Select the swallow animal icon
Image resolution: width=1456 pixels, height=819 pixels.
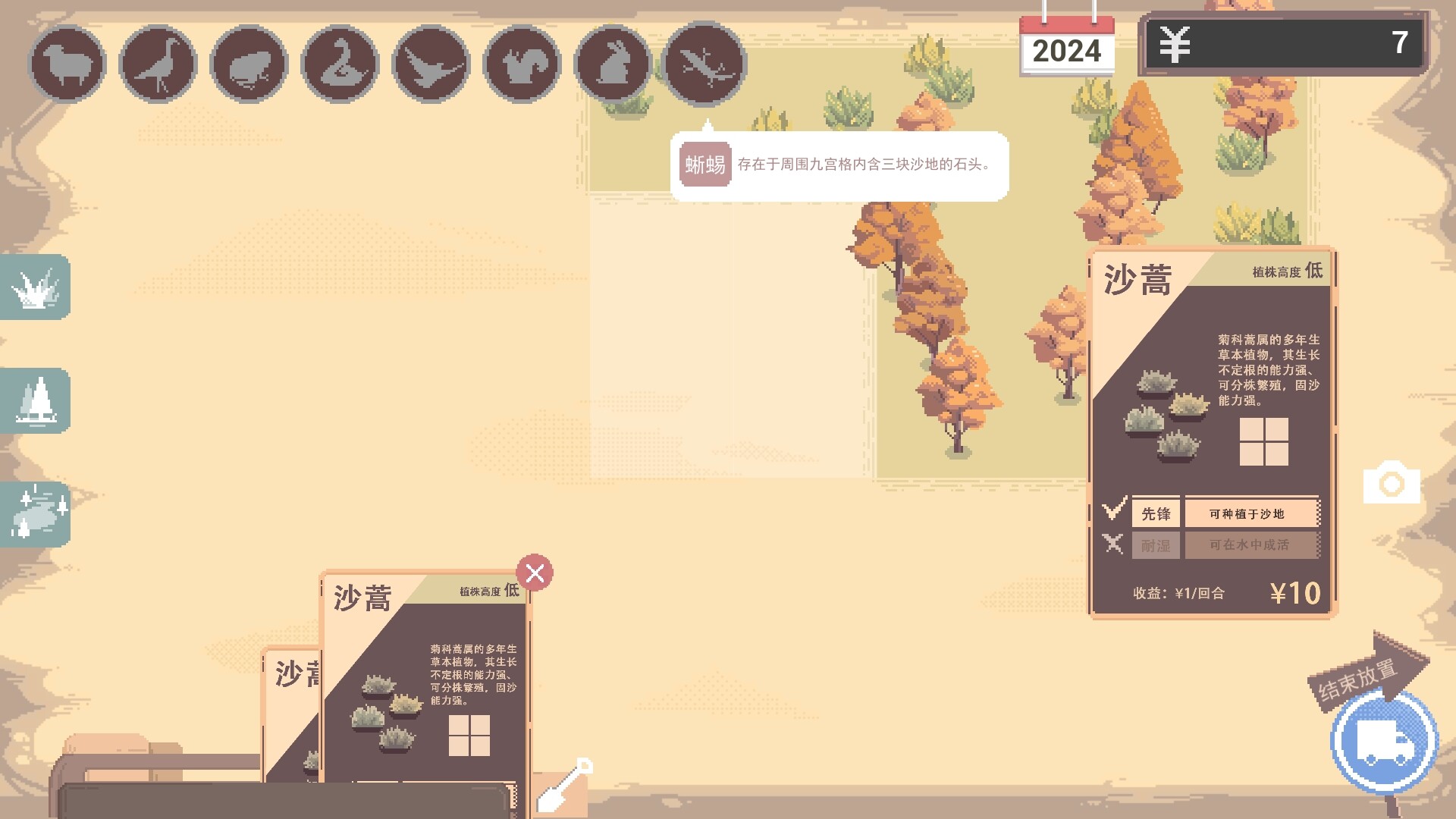coord(430,63)
